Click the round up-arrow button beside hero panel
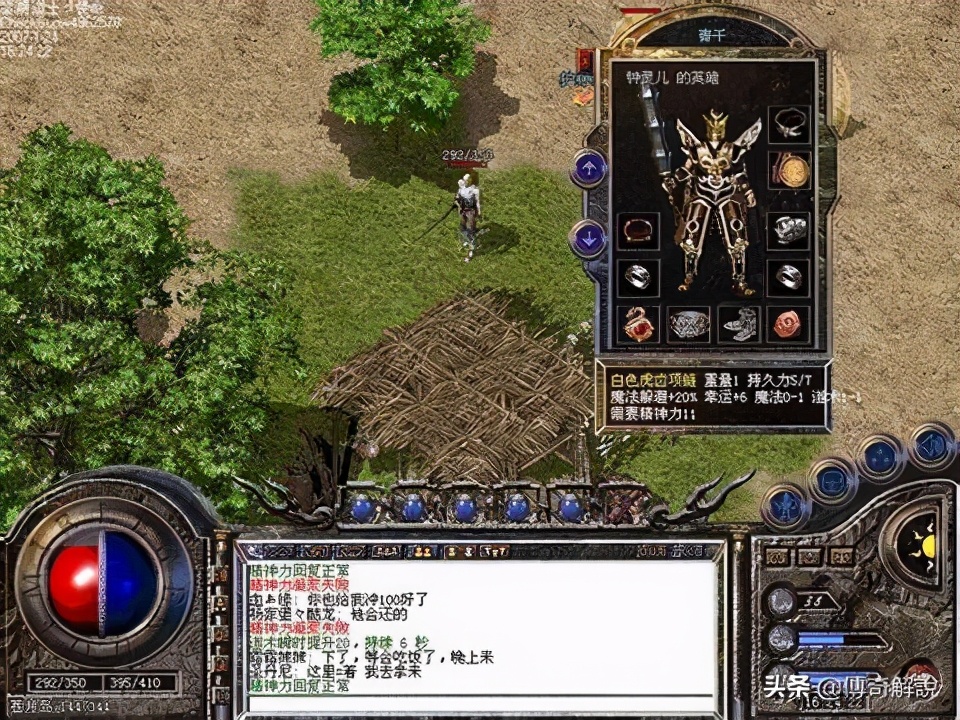Screen dimensions: 960x720 [x=588, y=168]
